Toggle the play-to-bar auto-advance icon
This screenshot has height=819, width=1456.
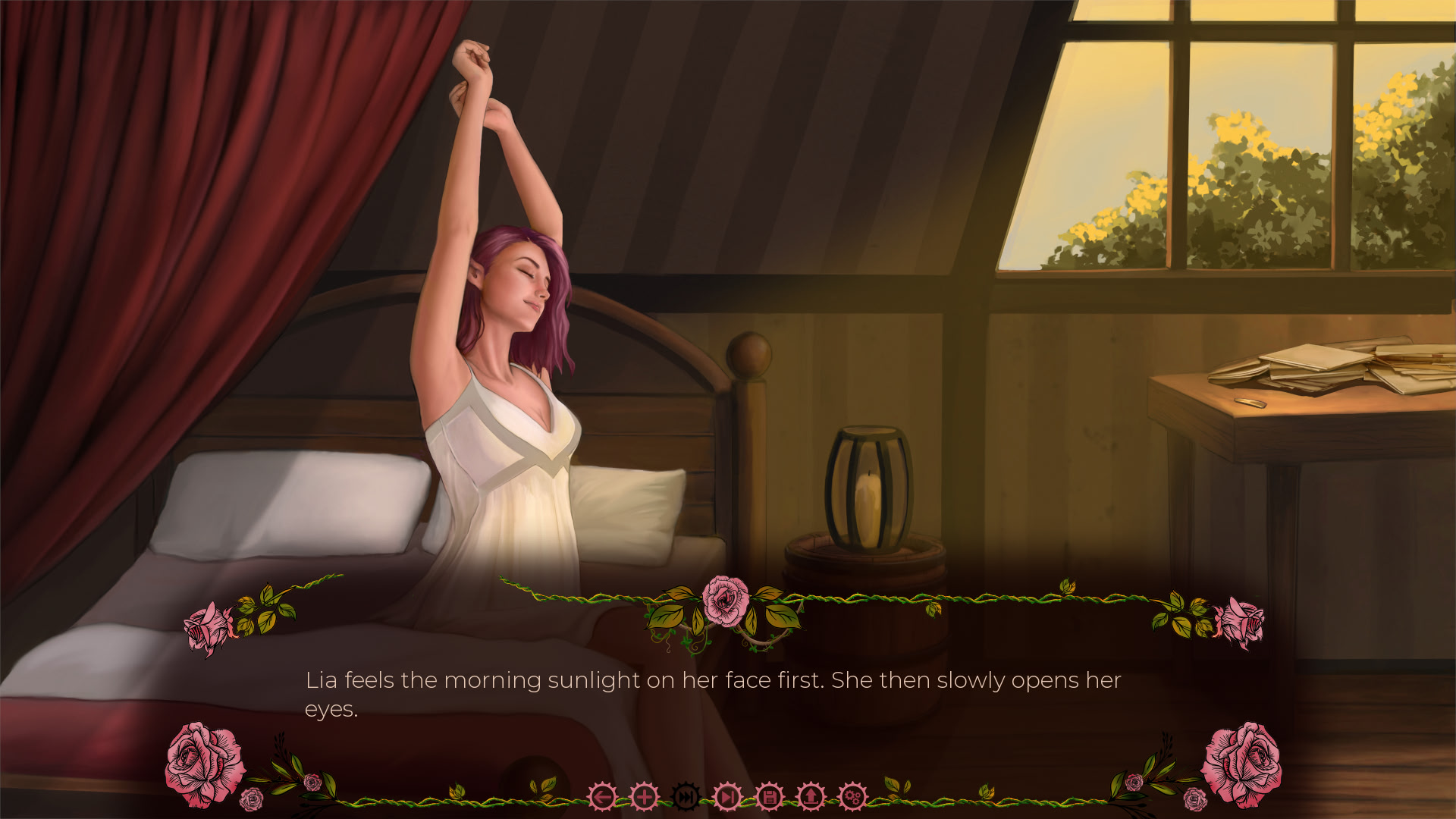click(x=727, y=797)
